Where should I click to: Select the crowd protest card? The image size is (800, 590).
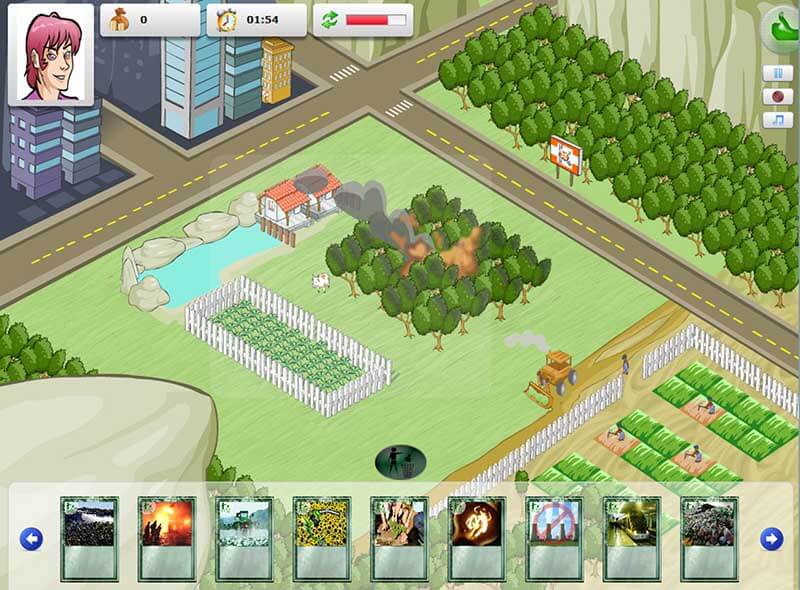point(89,538)
